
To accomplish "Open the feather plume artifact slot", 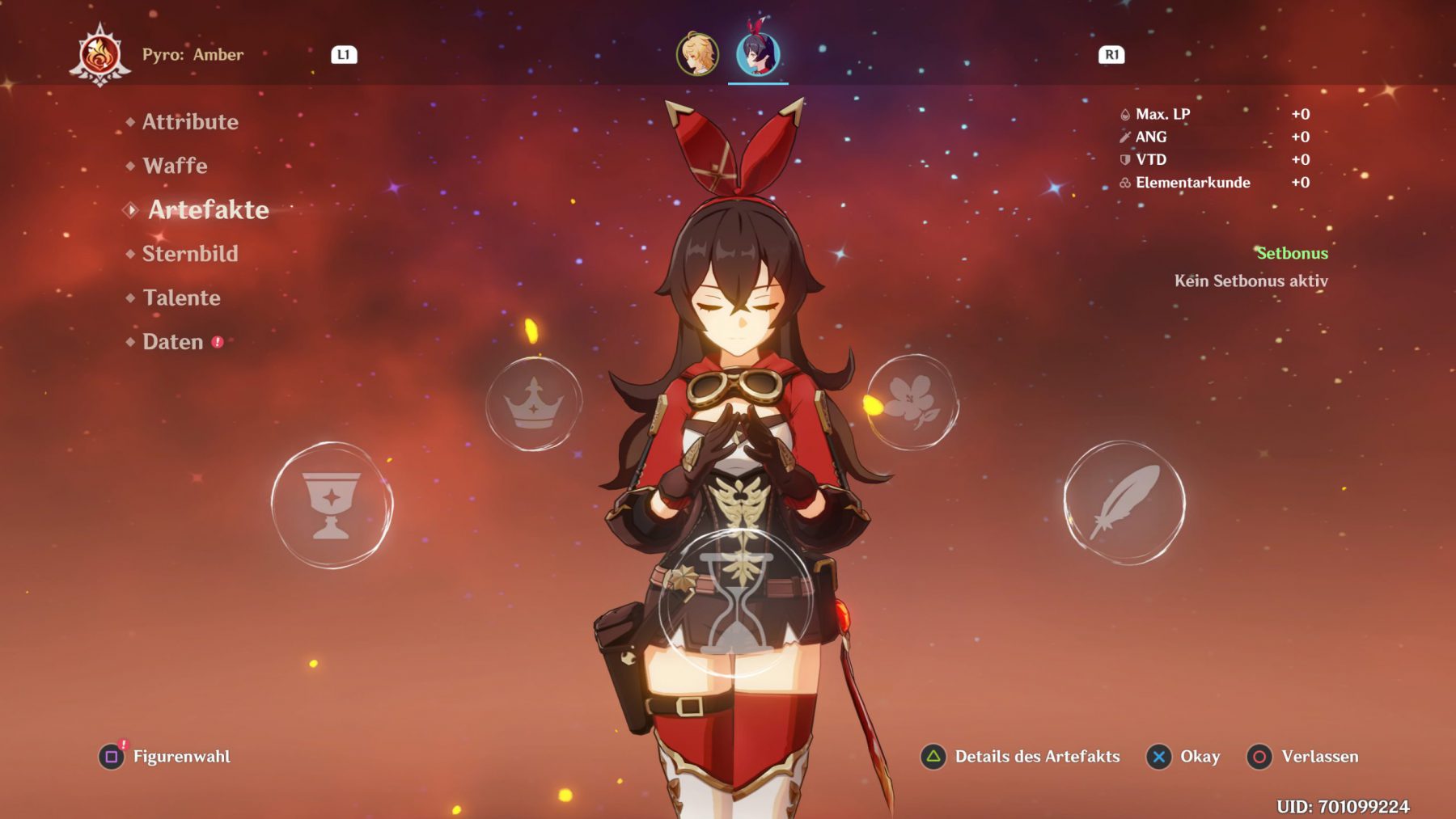I will coord(1124,502).
